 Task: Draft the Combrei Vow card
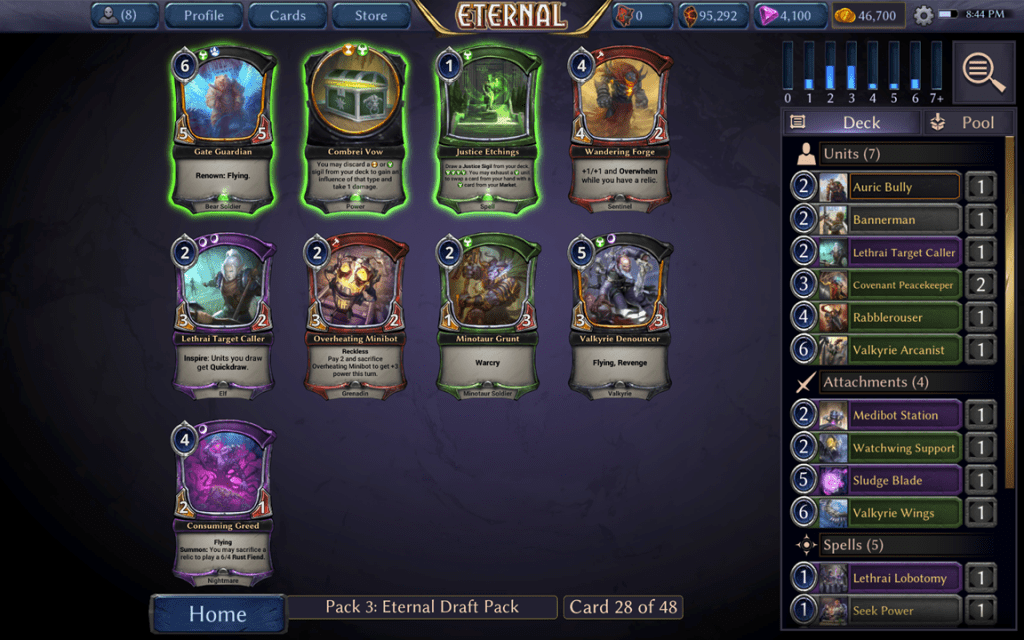(x=357, y=128)
